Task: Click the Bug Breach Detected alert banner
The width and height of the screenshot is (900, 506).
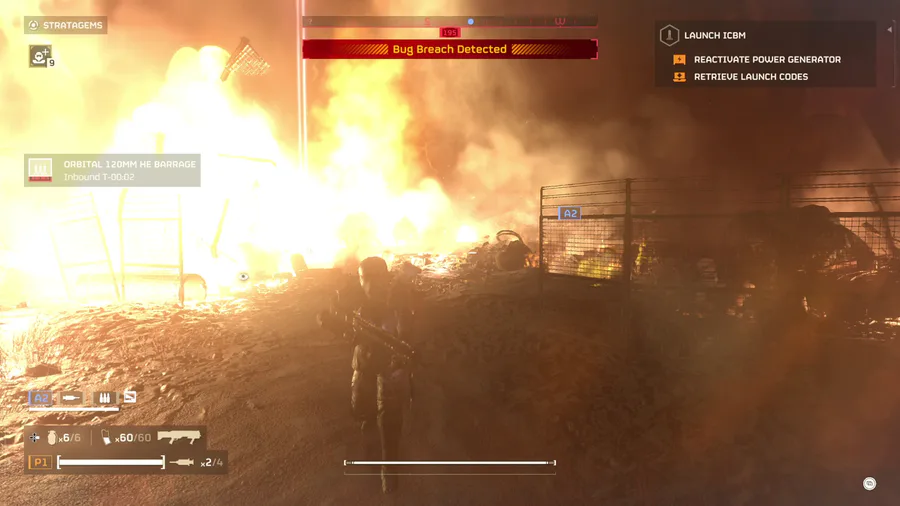Action: pos(450,49)
